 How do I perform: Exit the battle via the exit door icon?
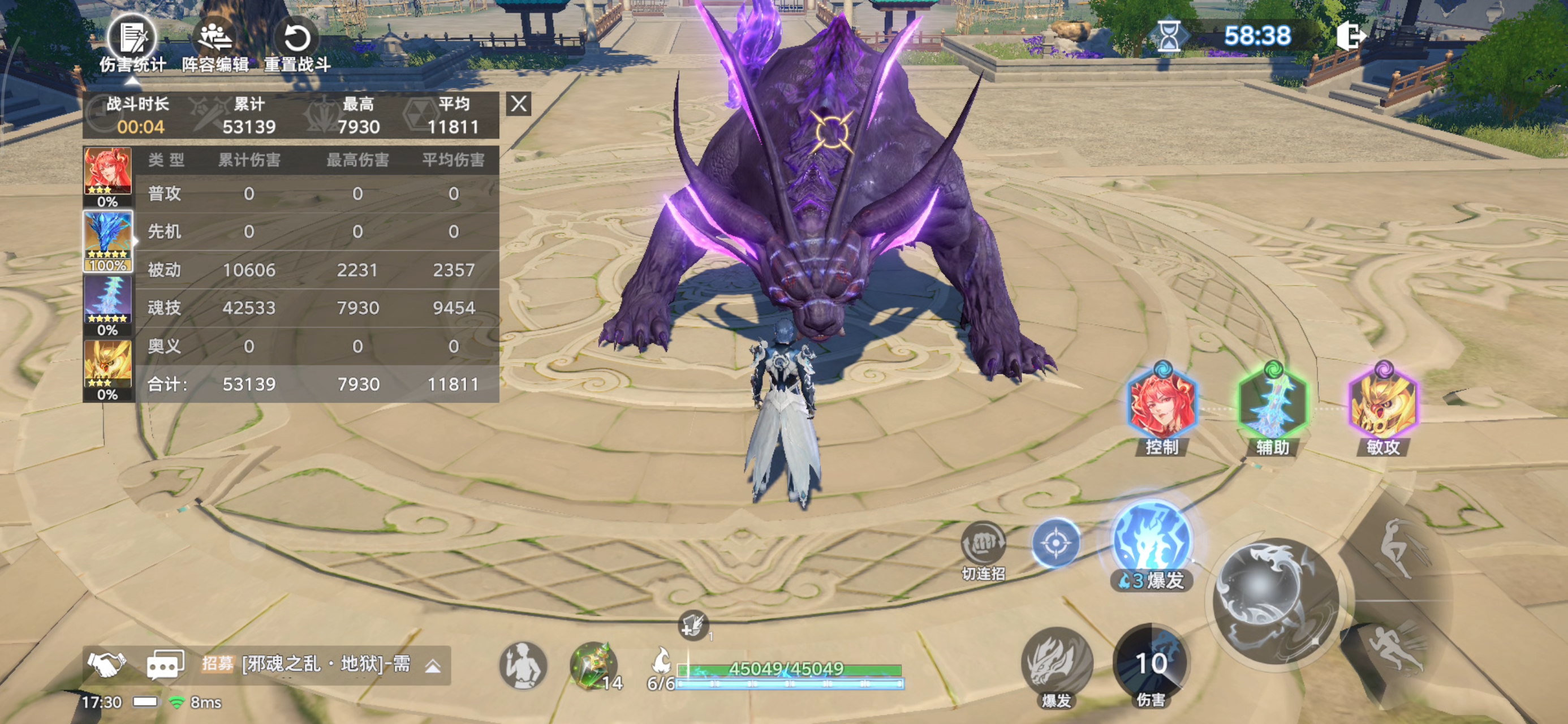point(1350,36)
